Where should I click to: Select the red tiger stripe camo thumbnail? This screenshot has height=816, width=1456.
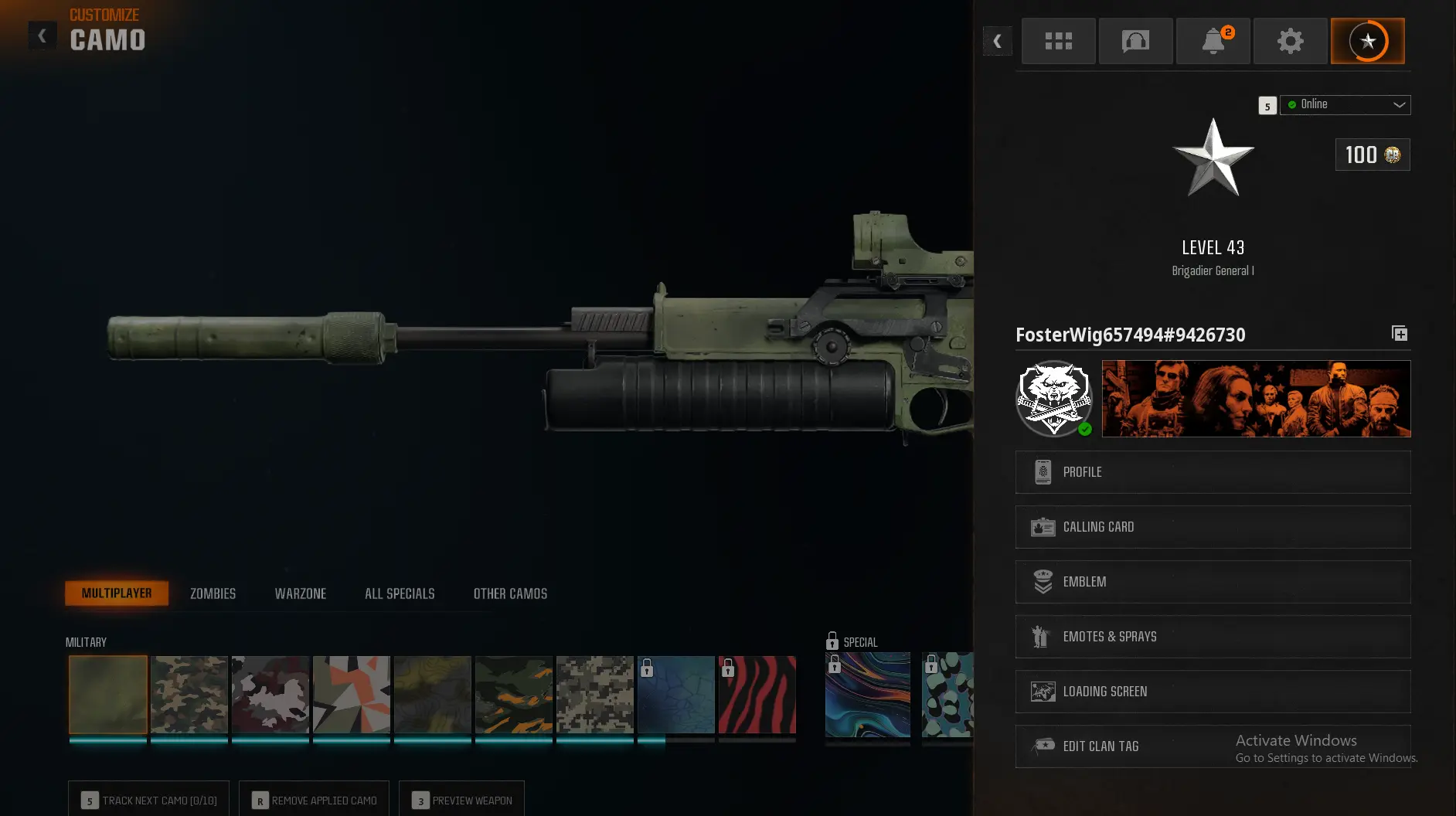[x=757, y=694]
